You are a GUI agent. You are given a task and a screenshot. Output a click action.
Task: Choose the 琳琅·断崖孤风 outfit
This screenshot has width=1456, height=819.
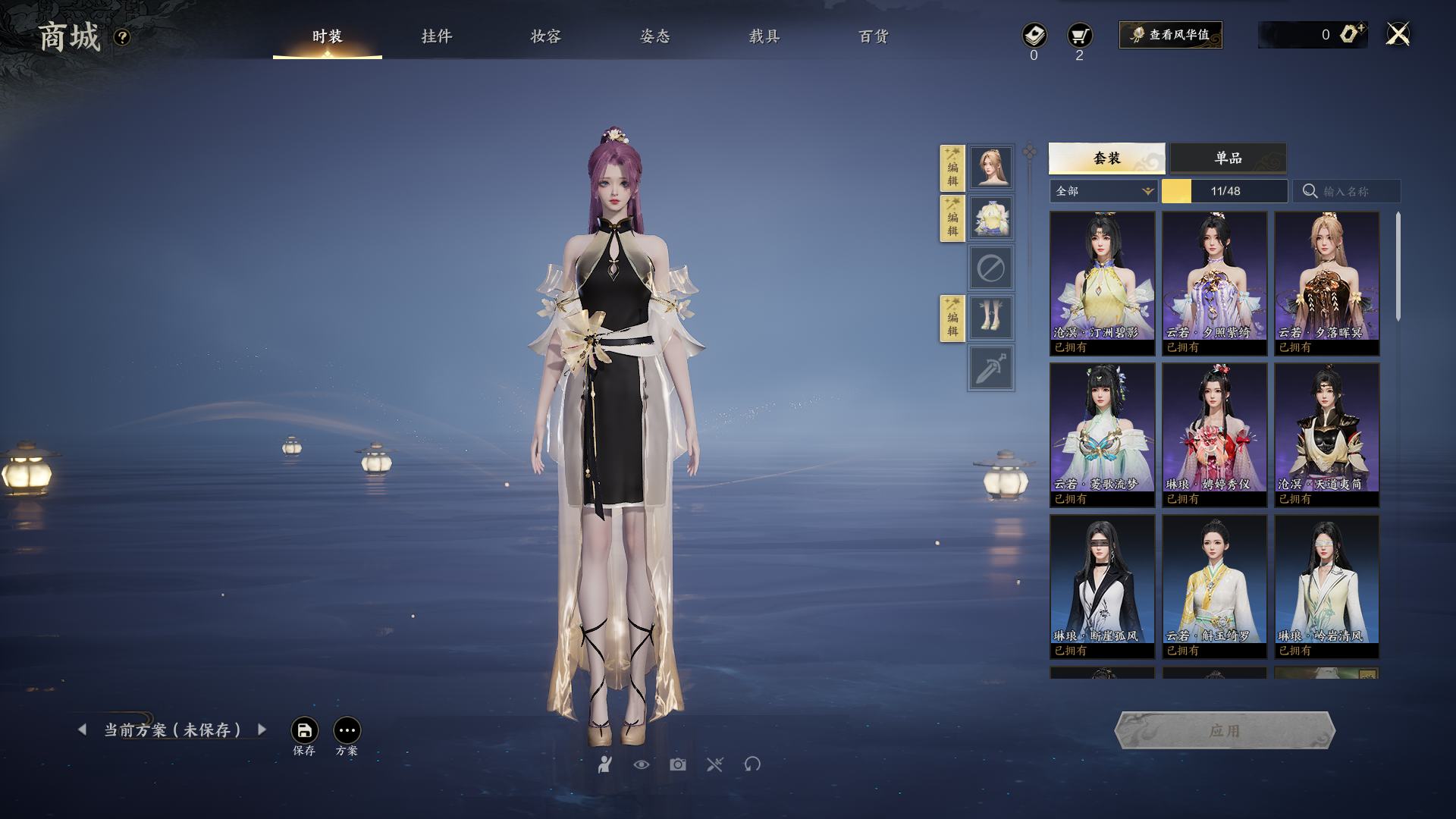click(1102, 585)
